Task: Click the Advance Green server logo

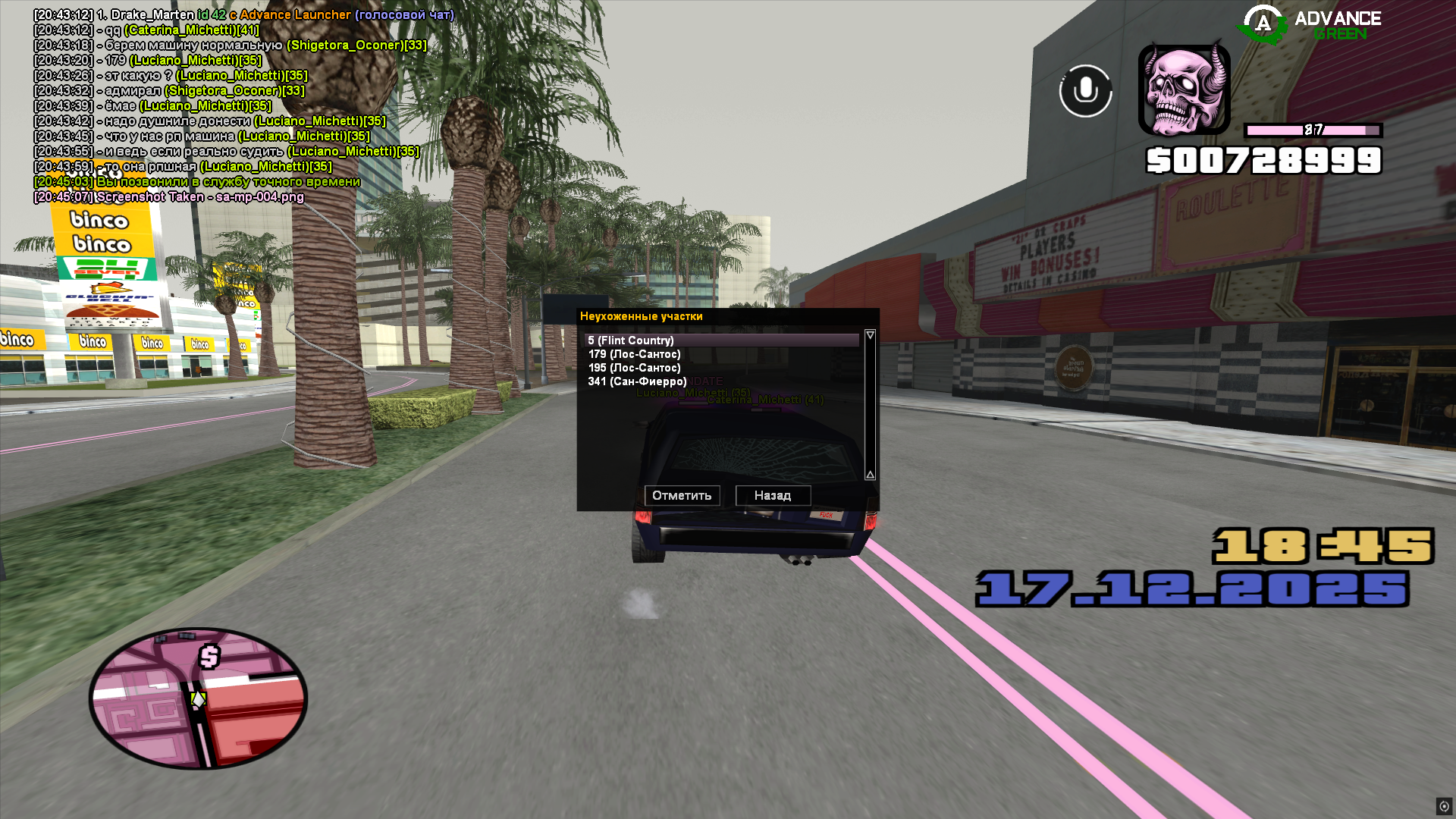Action: 1310,24
